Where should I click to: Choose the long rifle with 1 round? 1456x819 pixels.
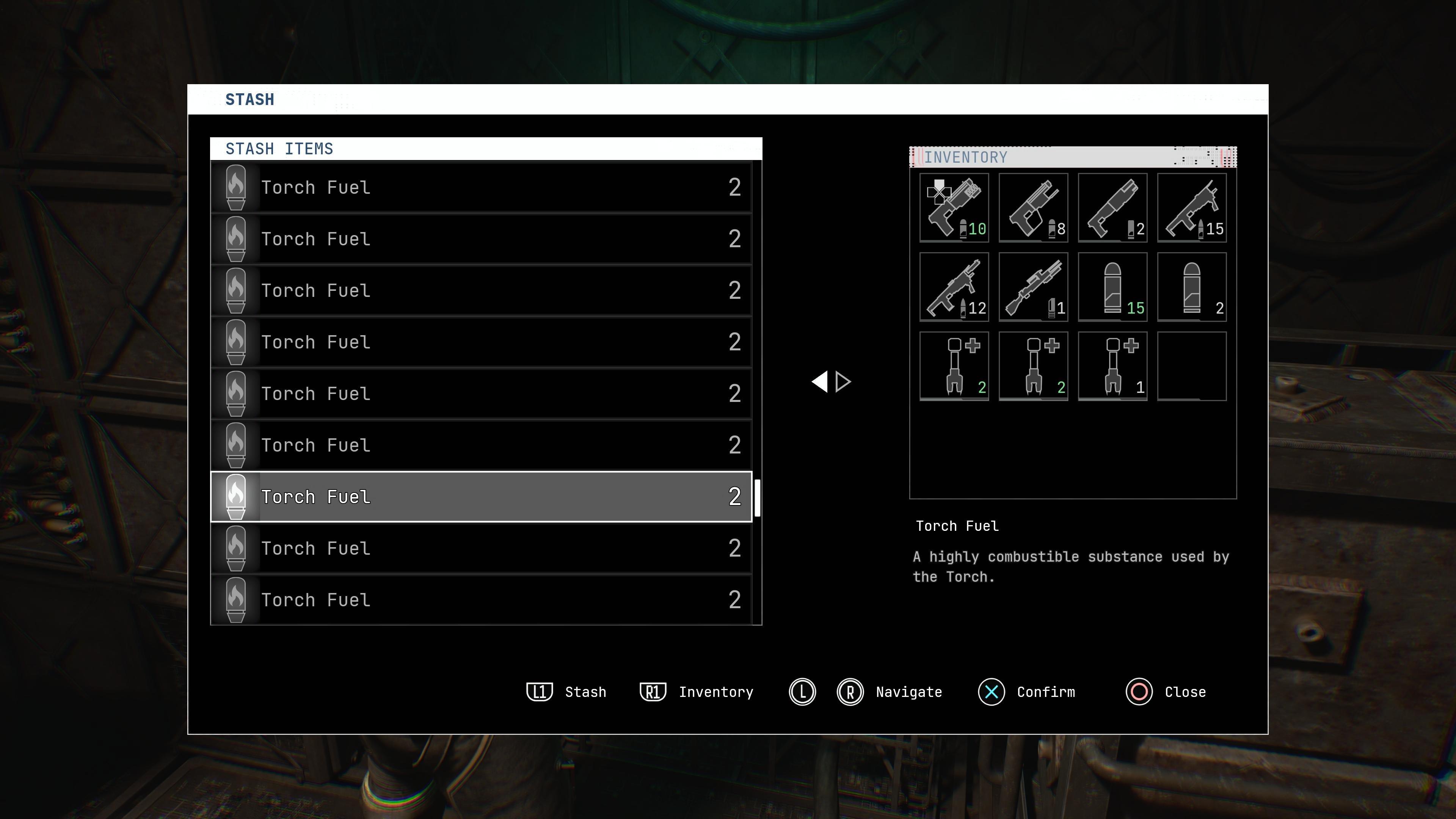(x=1033, y=287)
